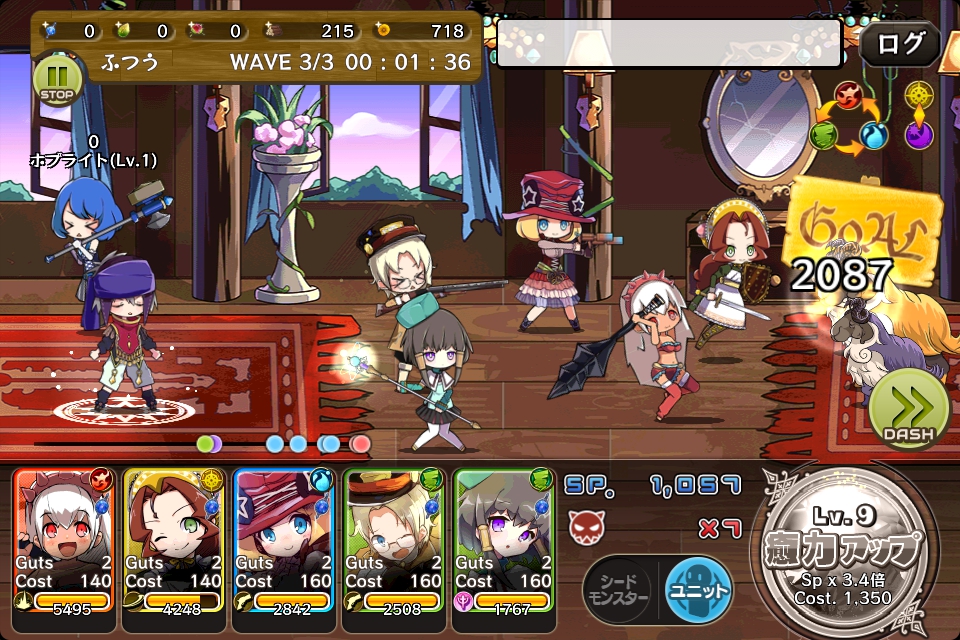Viewport: 960px width, 640px height.
Task: Select the red top-hat girl unit card
Action: [284, 540]
